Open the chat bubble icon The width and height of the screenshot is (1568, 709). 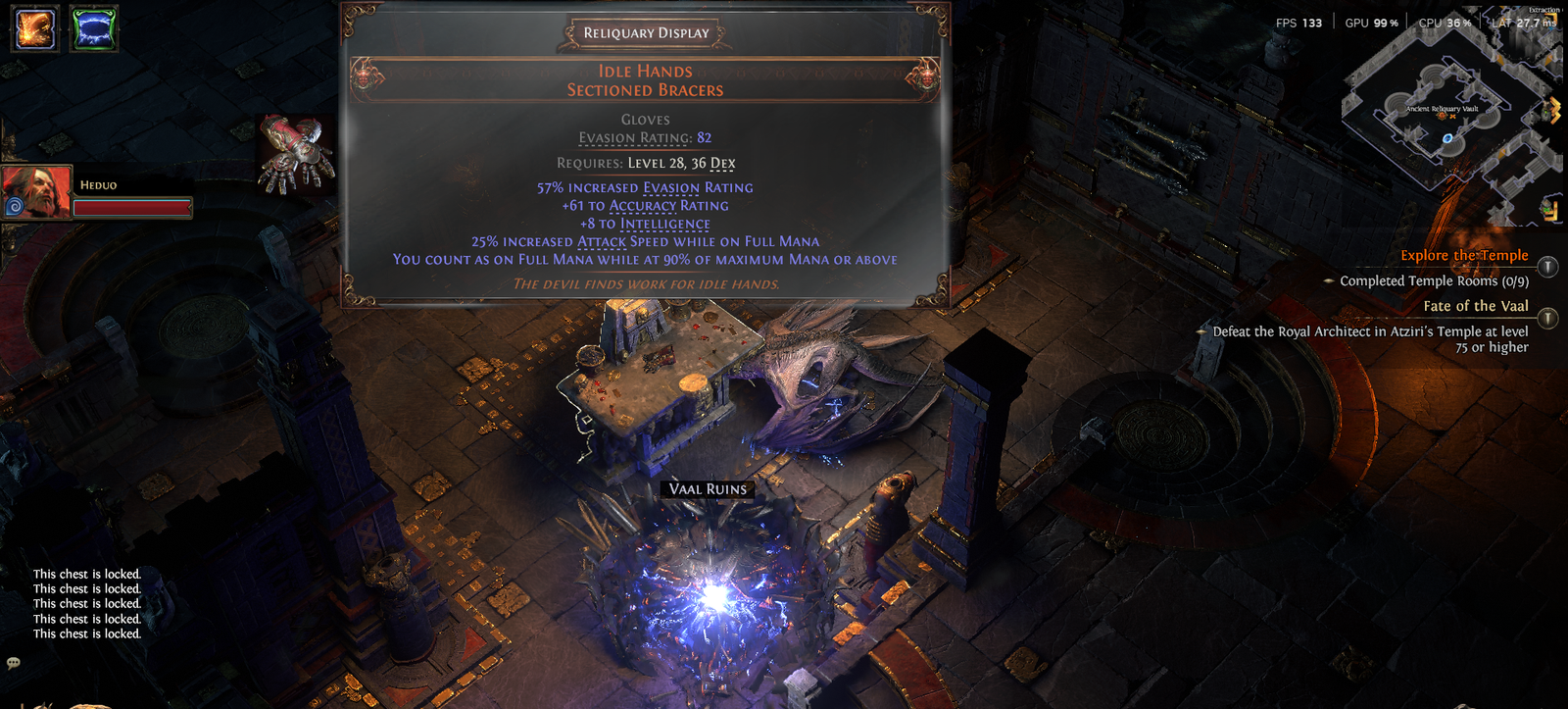[14, 663]
